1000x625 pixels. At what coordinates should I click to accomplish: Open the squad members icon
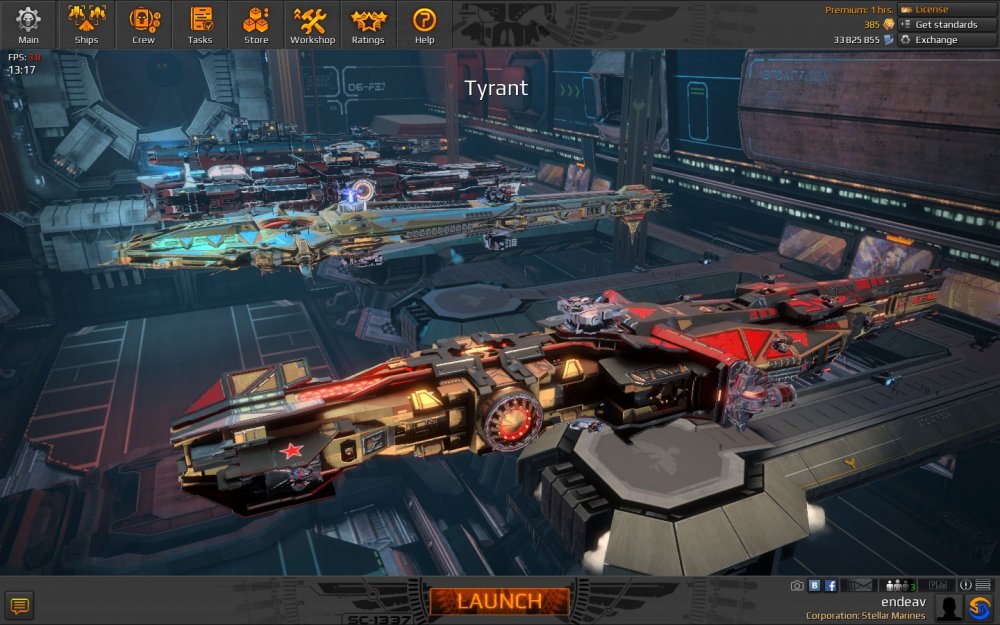click(901, 586)
